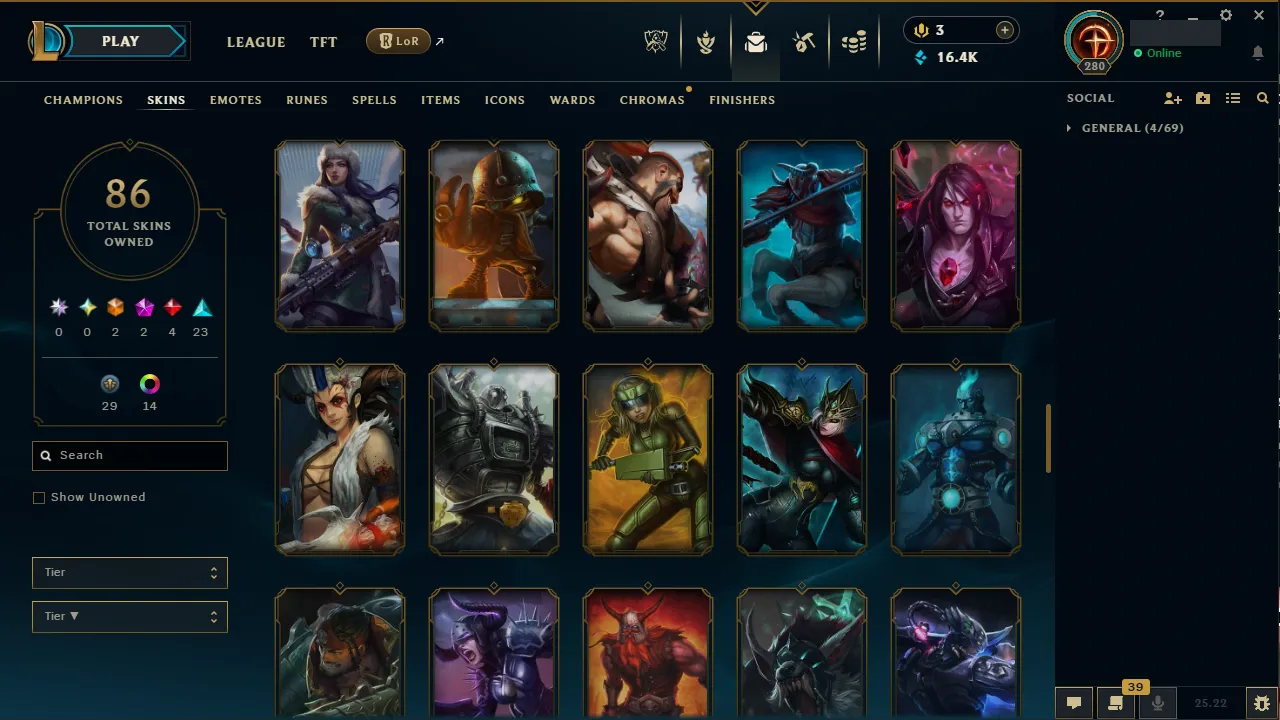Viewport: 1280px width, 720px height.
Task: Open the Tier sort order dropdown
Action: (129, 616)
